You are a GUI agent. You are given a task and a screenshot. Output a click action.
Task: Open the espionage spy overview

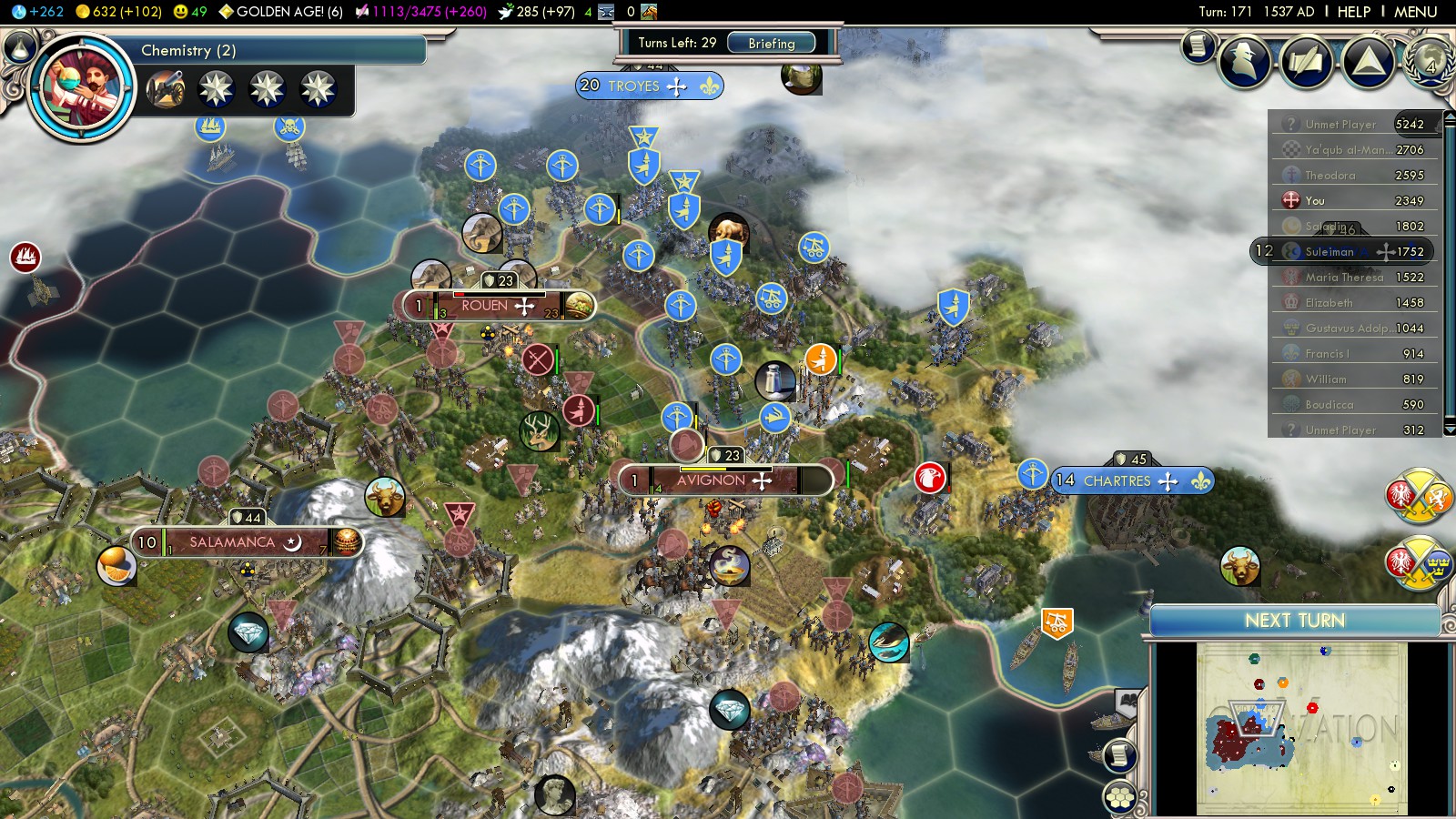[x=1245, y=62]
